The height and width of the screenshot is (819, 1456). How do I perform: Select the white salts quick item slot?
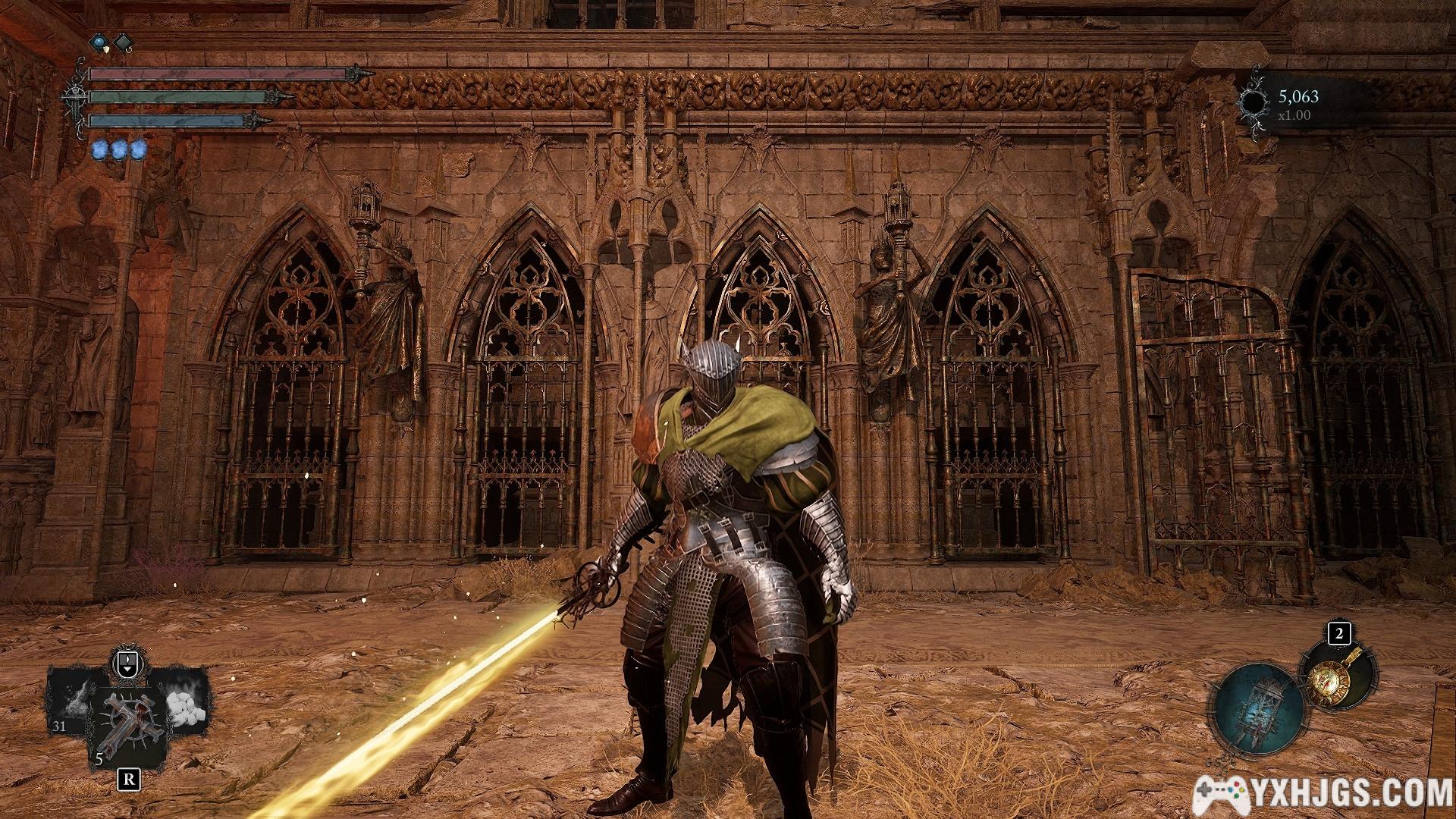point(185,698)
